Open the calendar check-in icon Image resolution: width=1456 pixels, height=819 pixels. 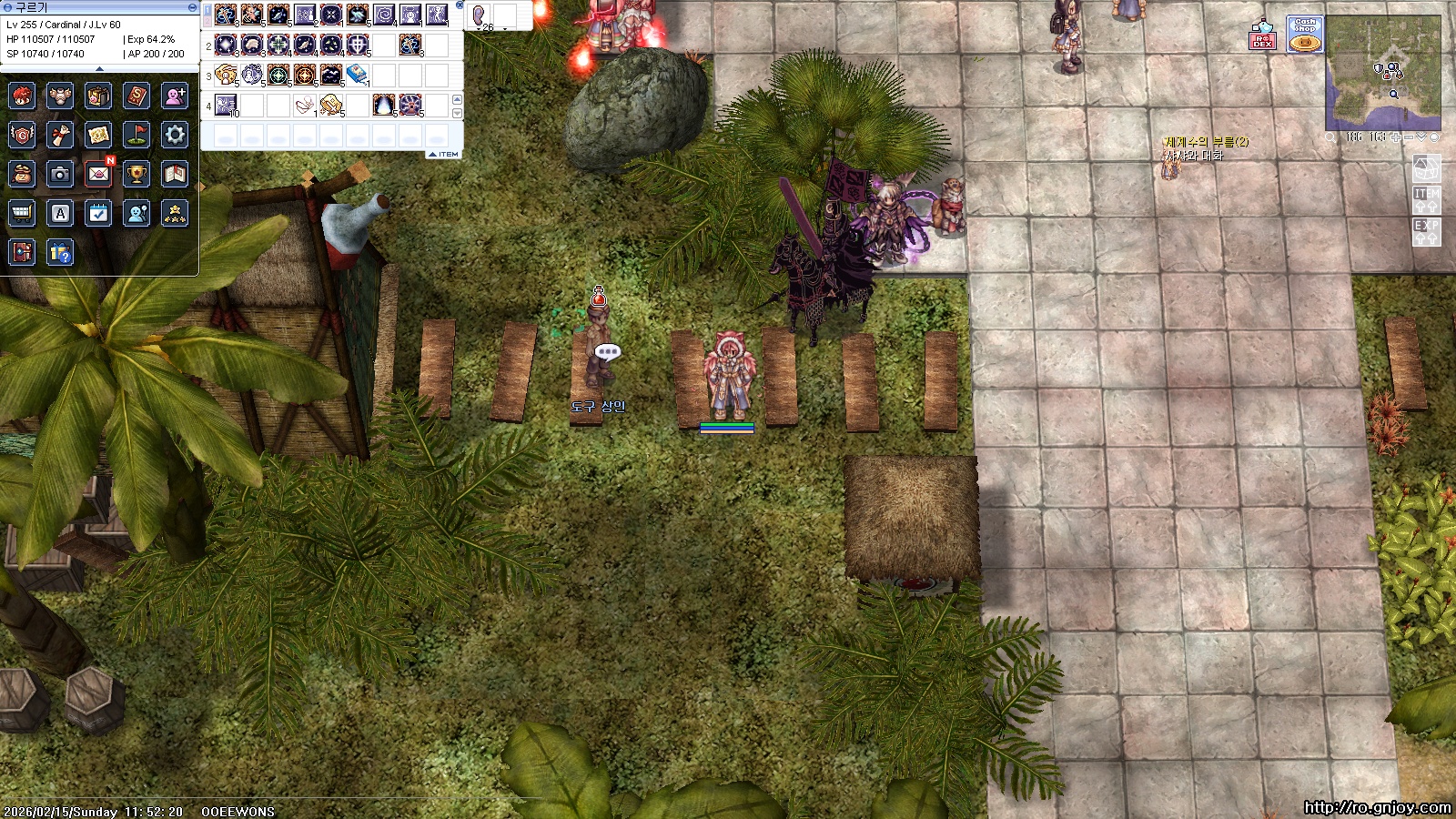tap(98, 213)
